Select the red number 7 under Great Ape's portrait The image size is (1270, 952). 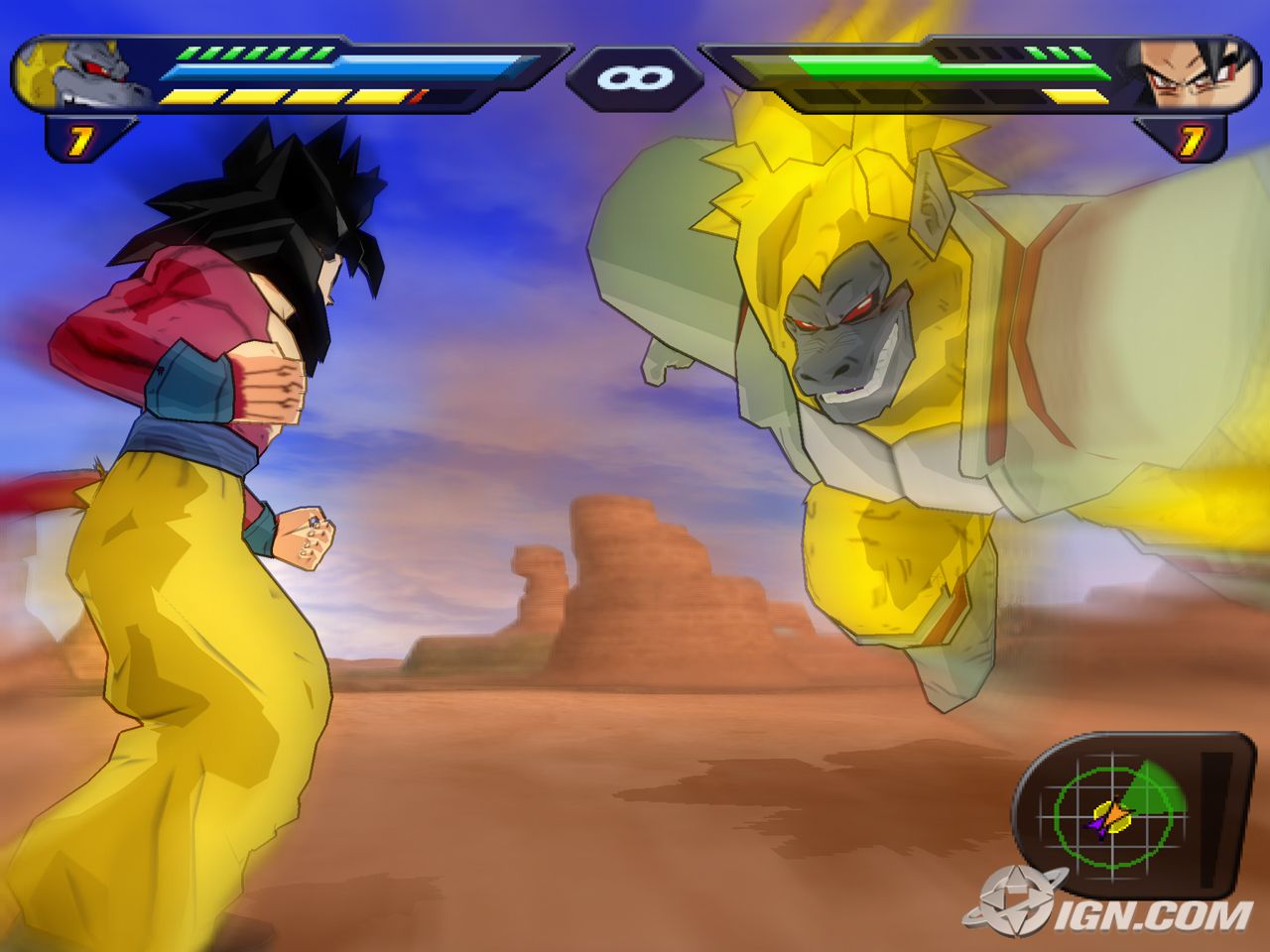click(79, 139)
